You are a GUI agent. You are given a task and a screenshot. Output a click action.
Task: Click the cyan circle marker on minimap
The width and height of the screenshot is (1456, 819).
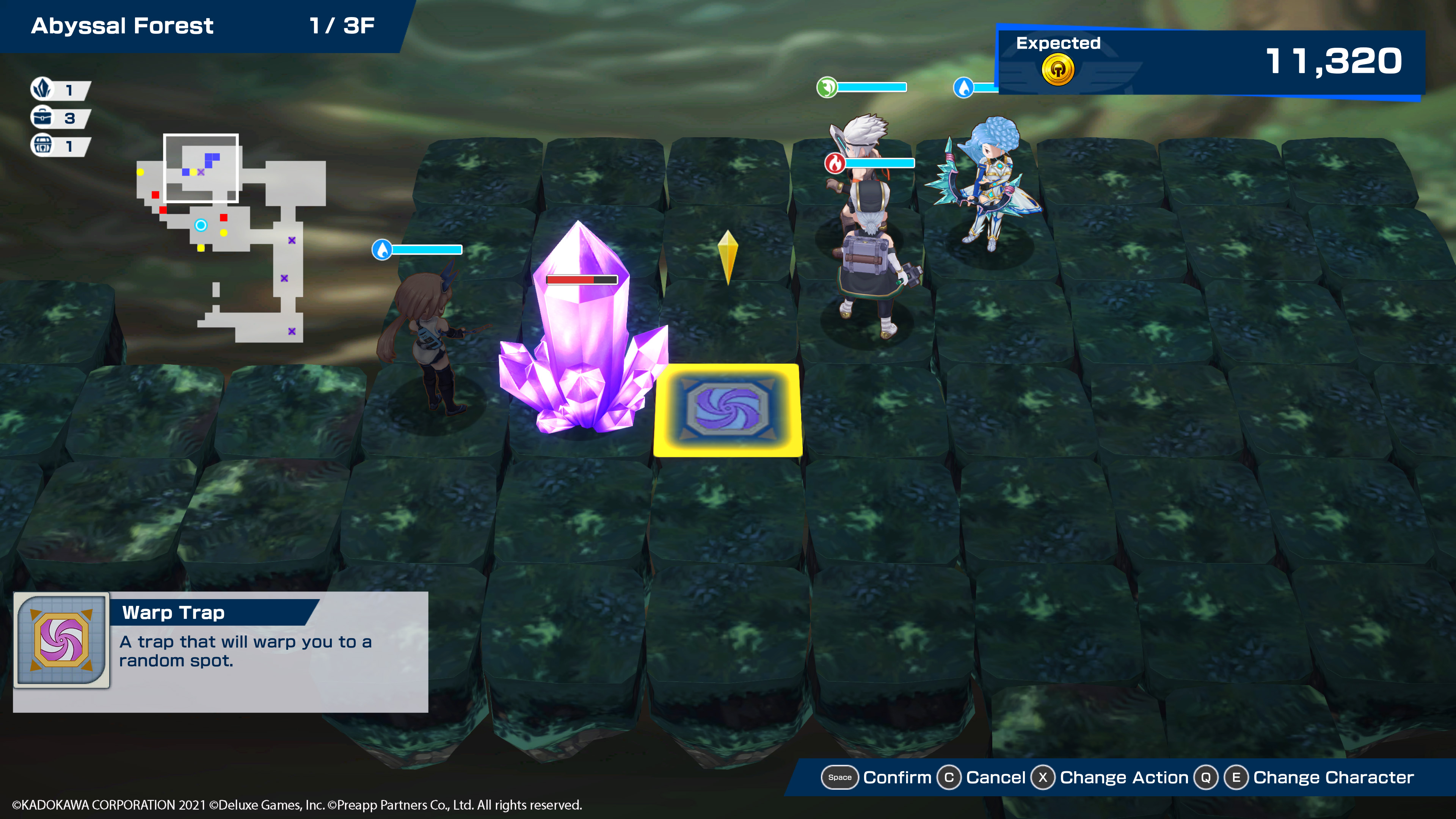201,225
